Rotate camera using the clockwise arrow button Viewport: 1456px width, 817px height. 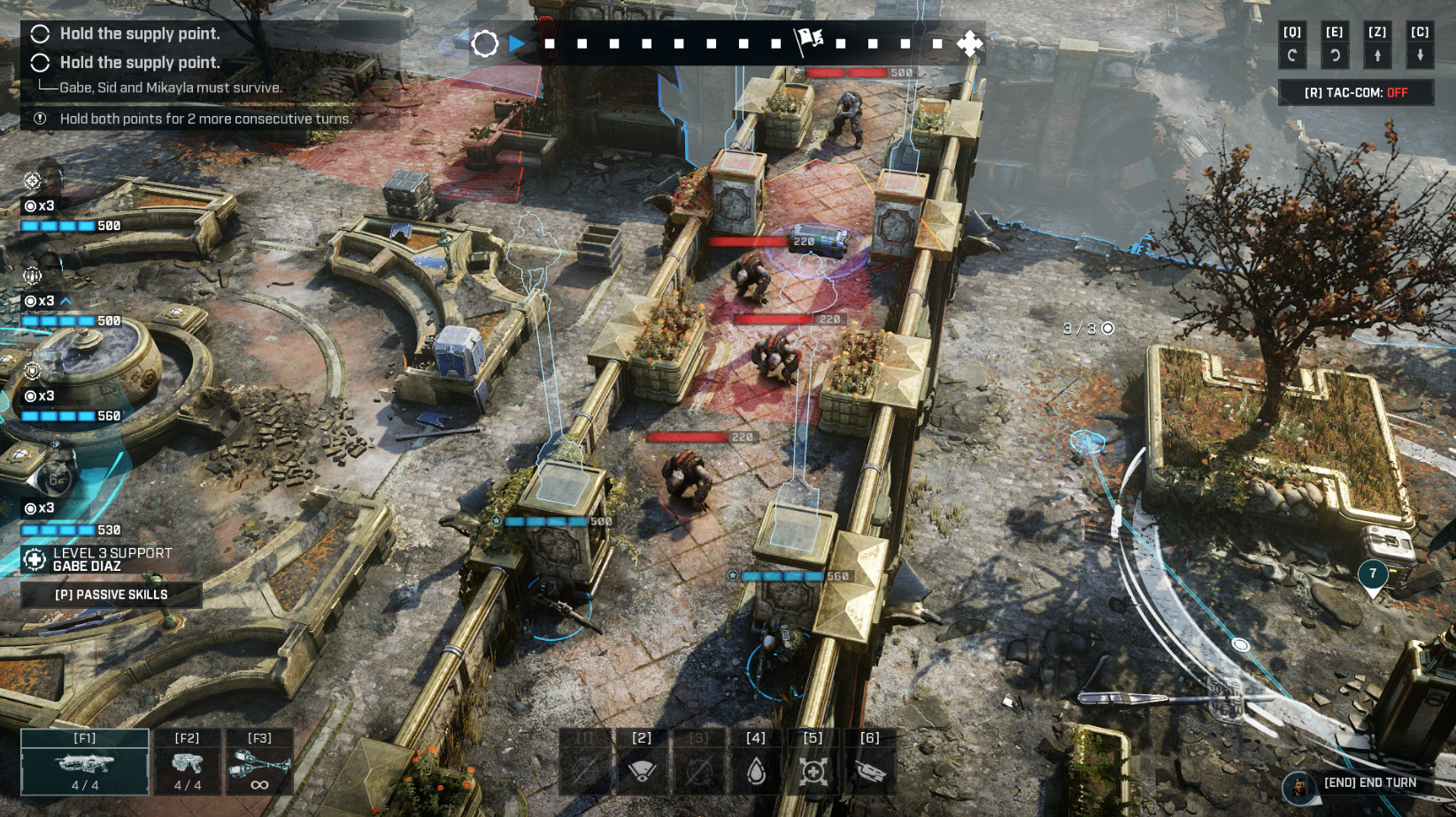(x=1335, y=55)
